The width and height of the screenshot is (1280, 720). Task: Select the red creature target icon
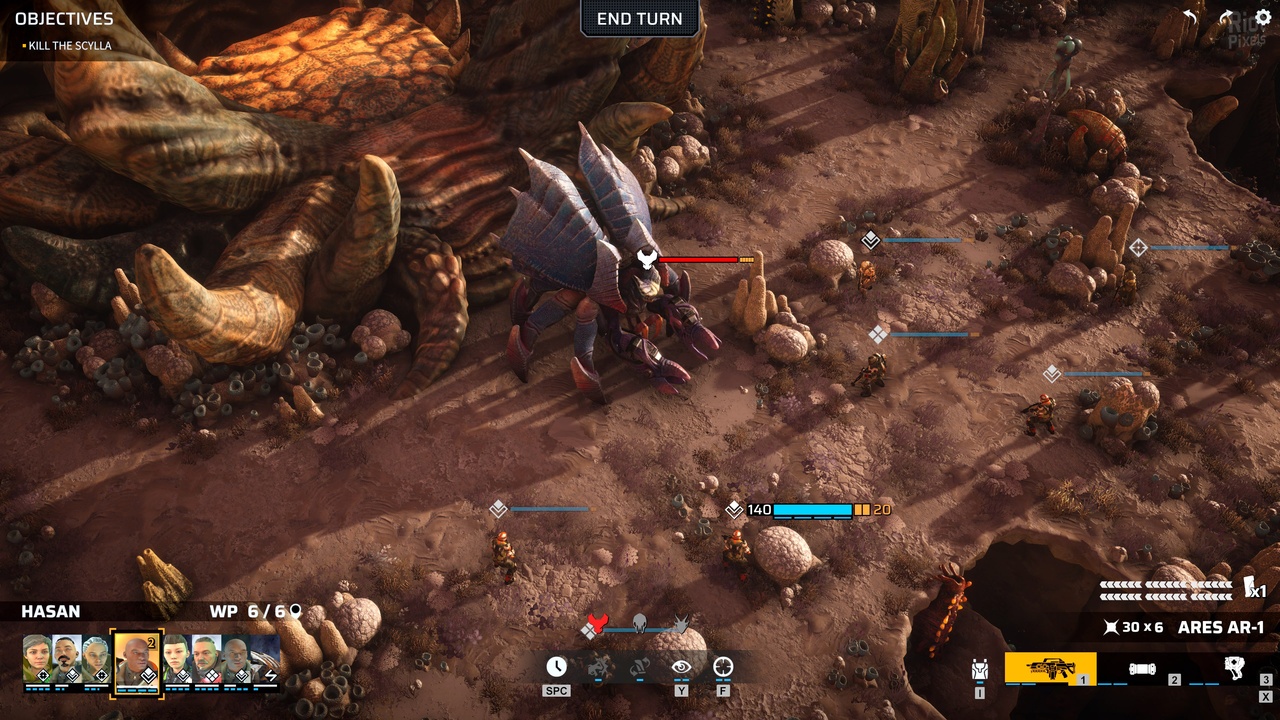(x=597, y=625)
